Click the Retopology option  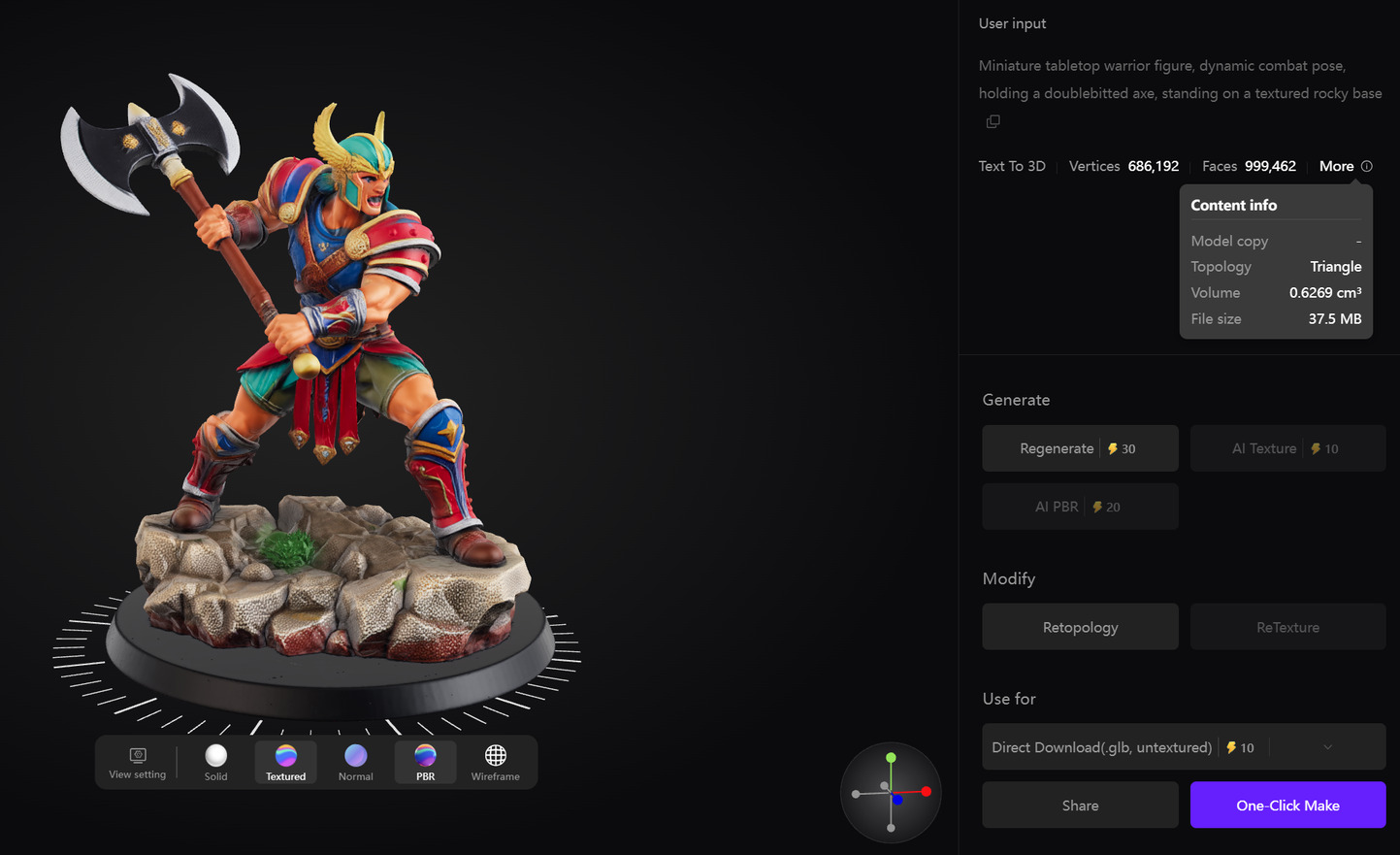pyautogui.click(x=1080, y=626)
